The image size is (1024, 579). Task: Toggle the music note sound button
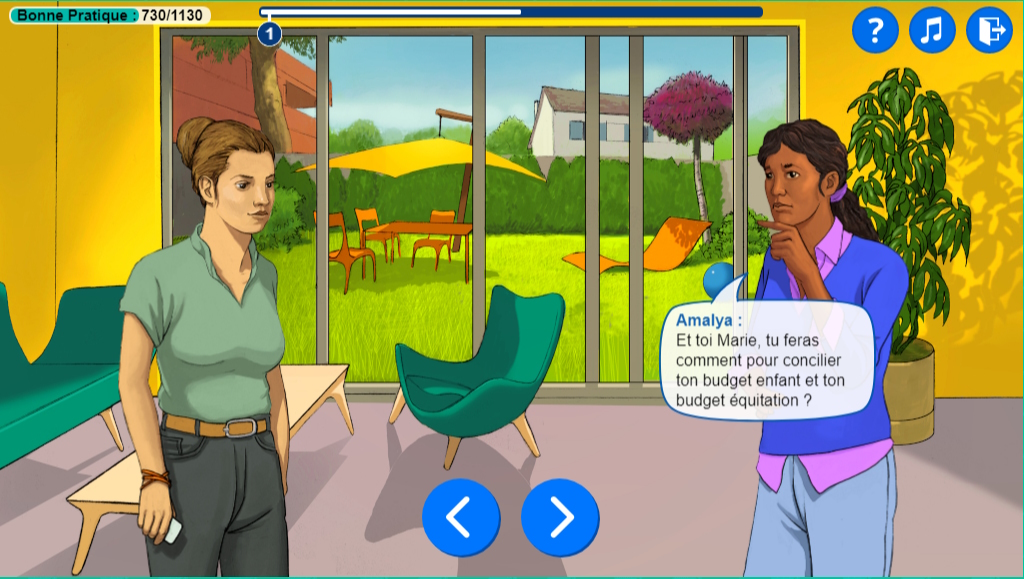point(932,31)
